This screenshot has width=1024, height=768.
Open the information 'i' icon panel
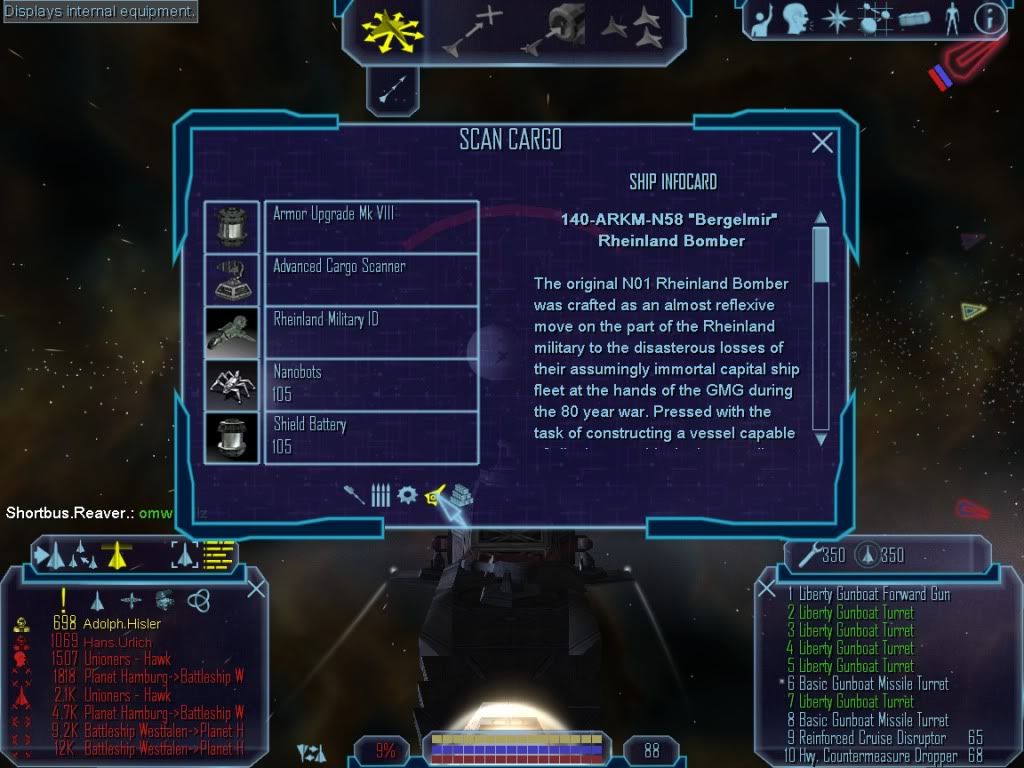tap(989, 18)
